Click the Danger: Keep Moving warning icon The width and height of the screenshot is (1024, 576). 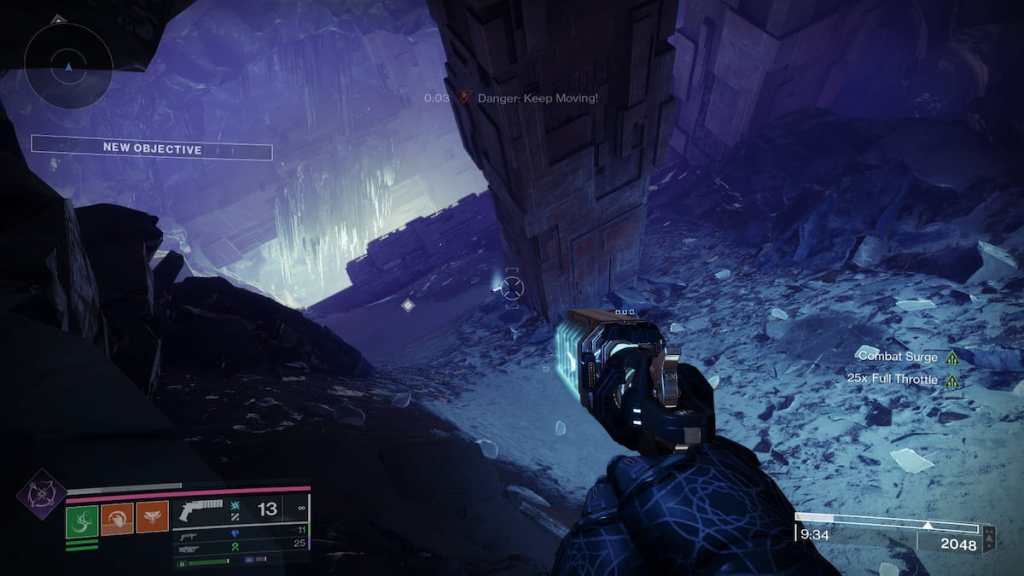click(x=464, y=97)
